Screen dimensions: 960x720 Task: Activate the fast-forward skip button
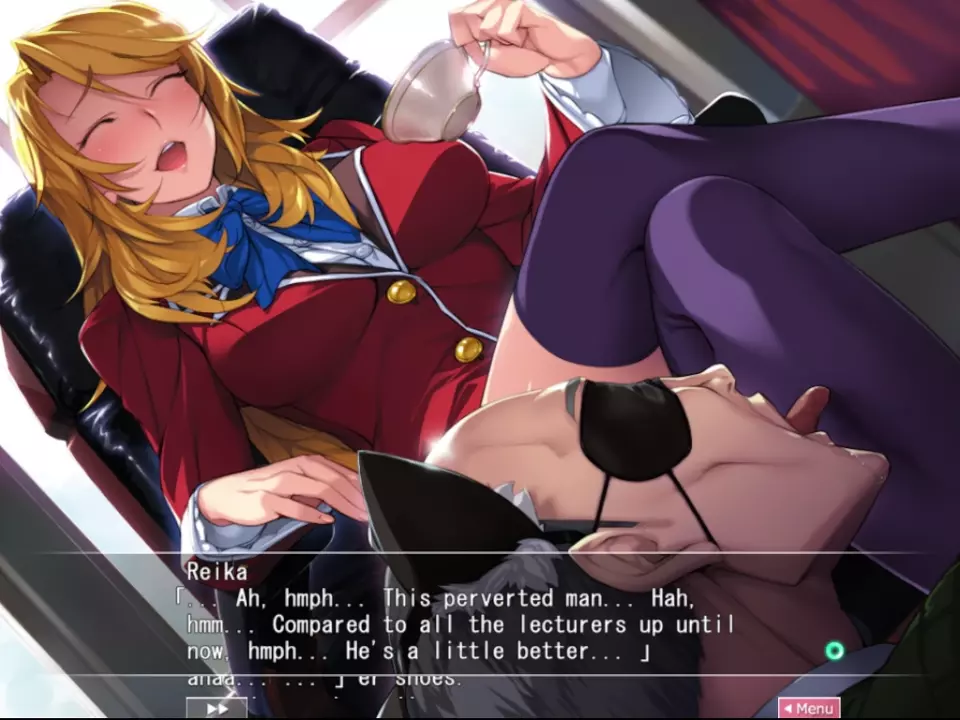(216, 708)
